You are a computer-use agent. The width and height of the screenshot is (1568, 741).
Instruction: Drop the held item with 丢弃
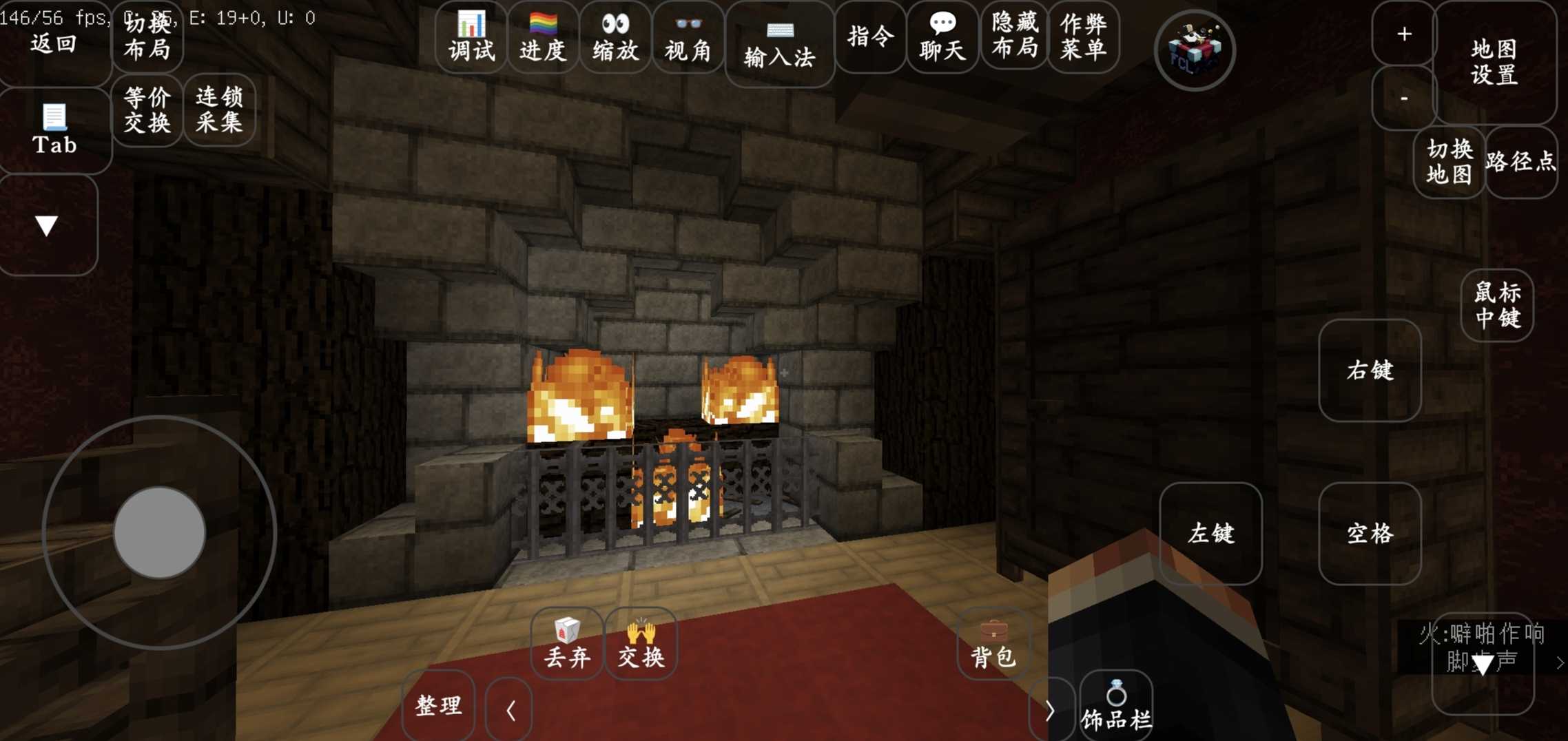[567, 644]
